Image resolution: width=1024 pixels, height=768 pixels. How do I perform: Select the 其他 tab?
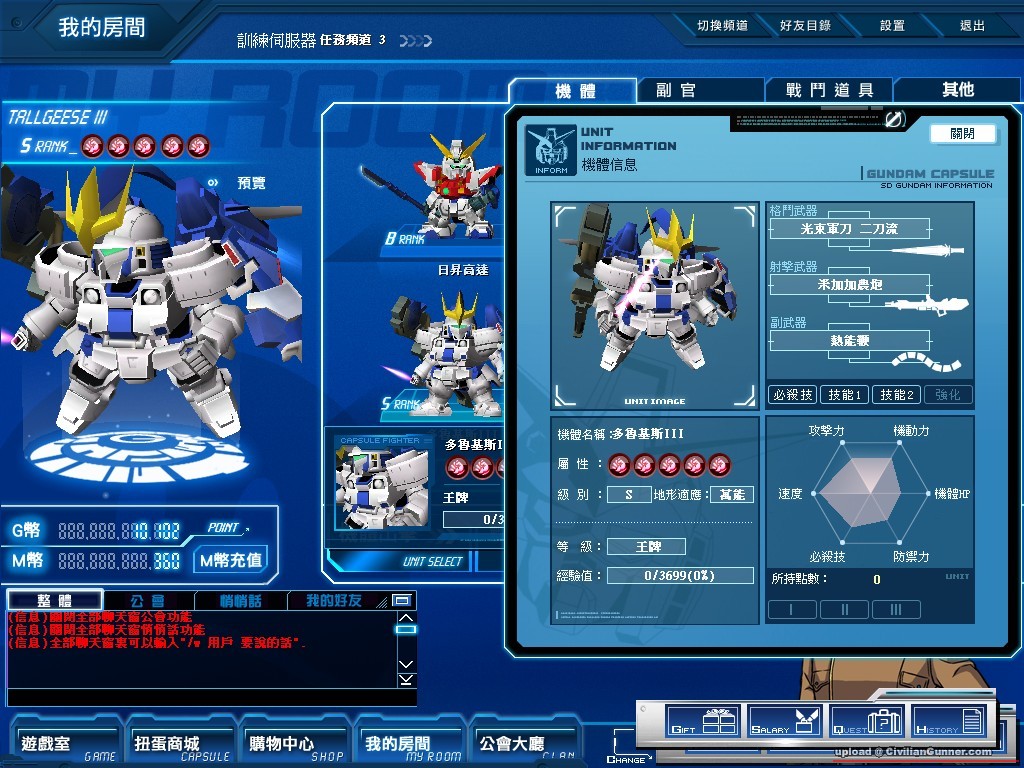pyautogui.click(x=957, y=90)
